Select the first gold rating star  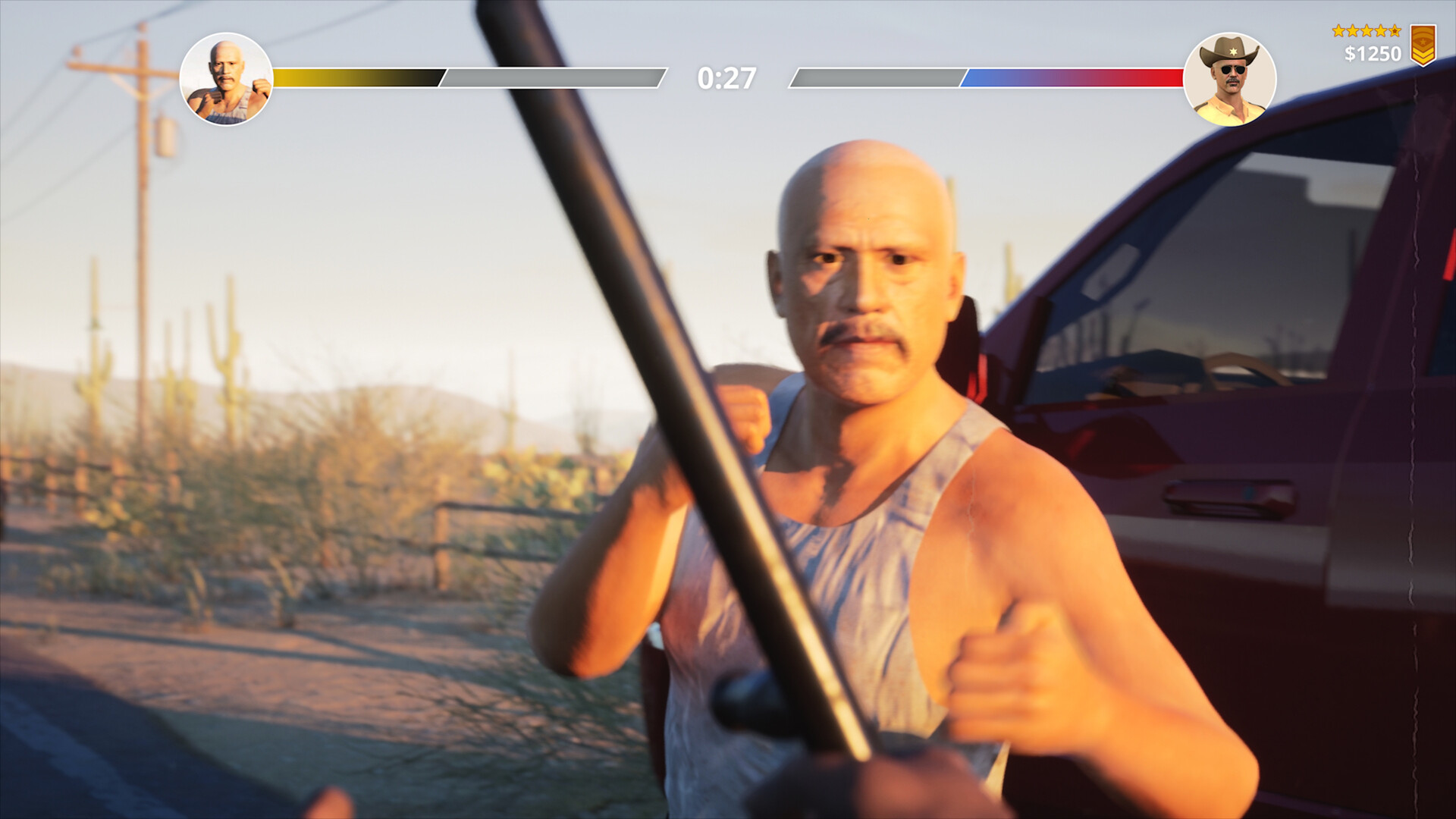(x=1339, y=32)
